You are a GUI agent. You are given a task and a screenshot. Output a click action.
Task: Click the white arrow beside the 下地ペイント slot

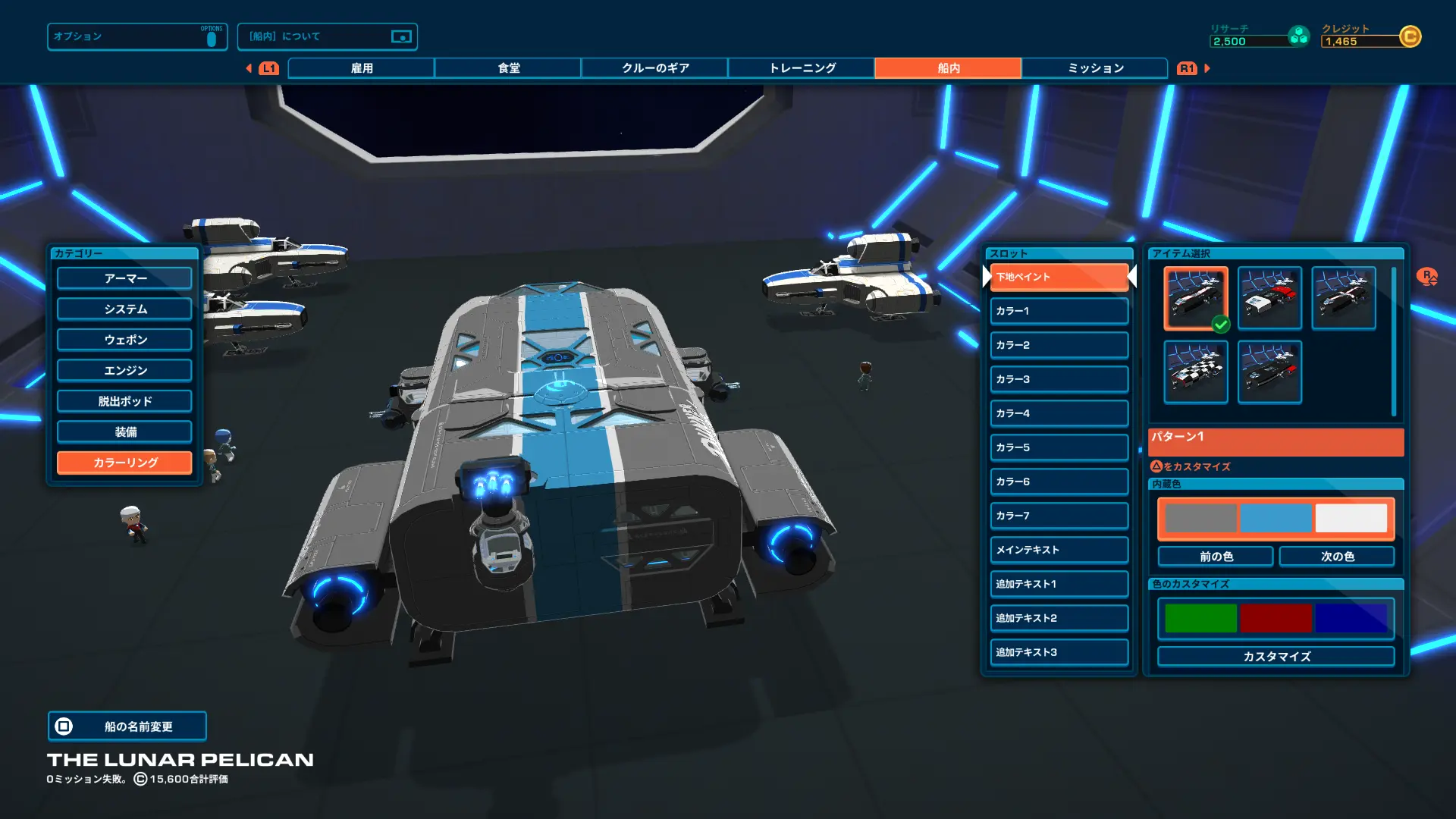click(1131, 277)
